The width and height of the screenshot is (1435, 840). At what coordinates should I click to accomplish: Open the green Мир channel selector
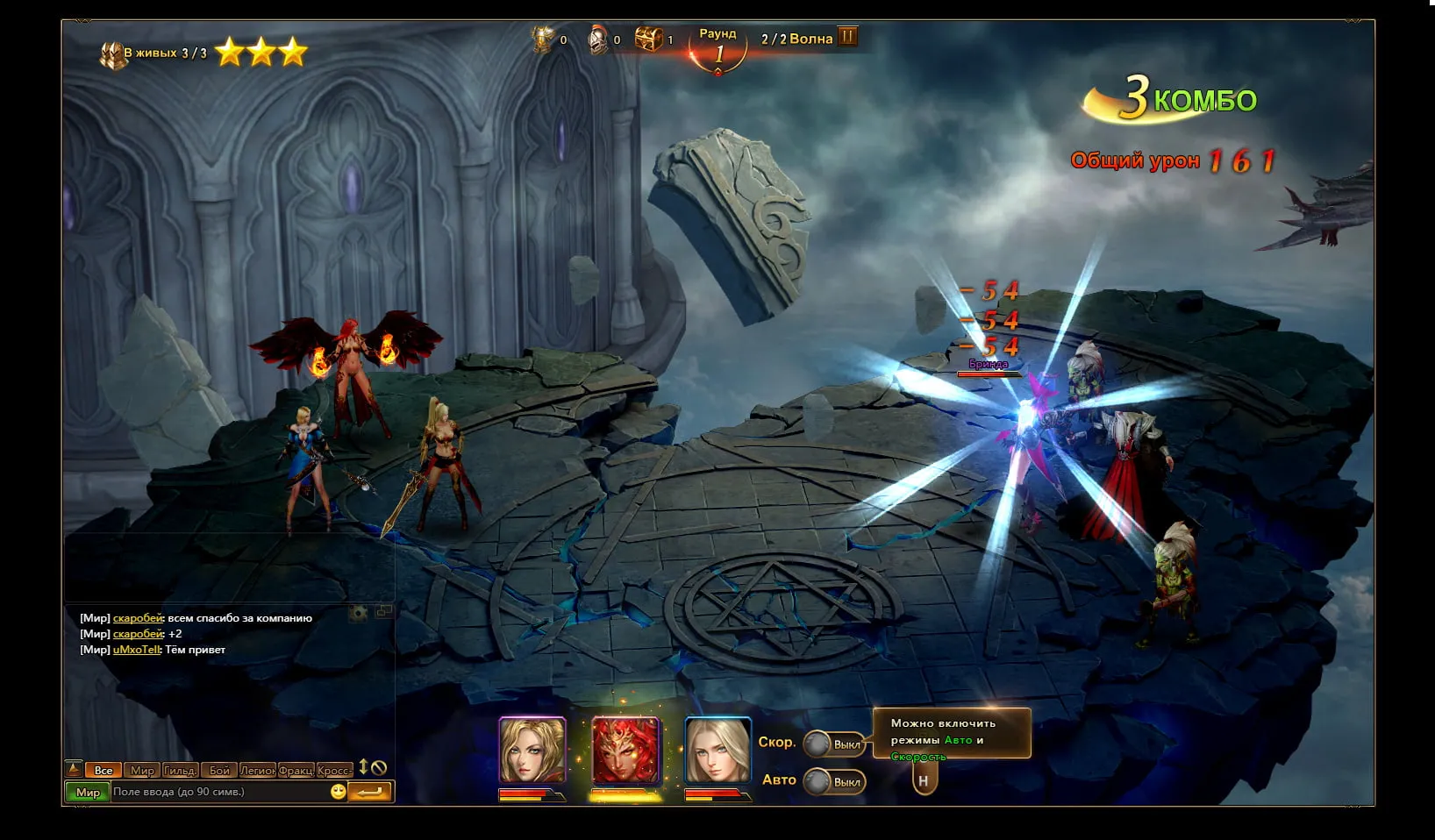[x=88, y=792]
